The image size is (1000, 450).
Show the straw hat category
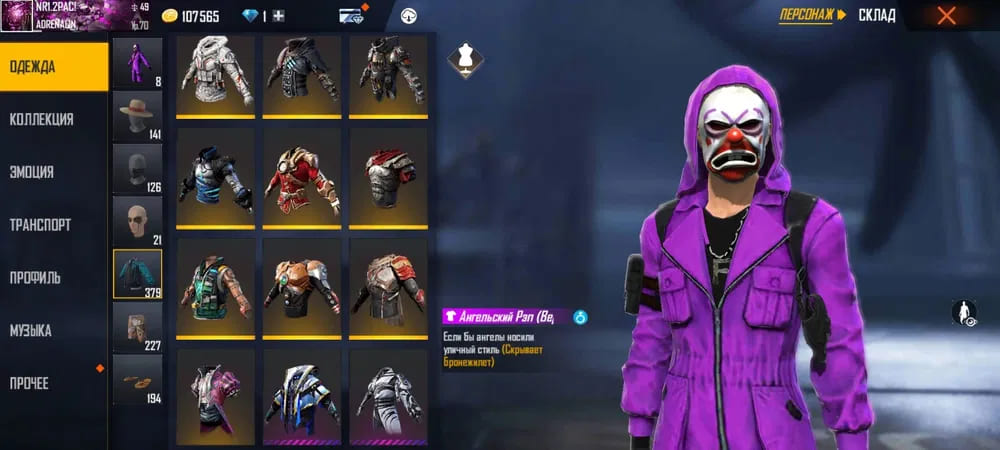[x=137, y=115]
